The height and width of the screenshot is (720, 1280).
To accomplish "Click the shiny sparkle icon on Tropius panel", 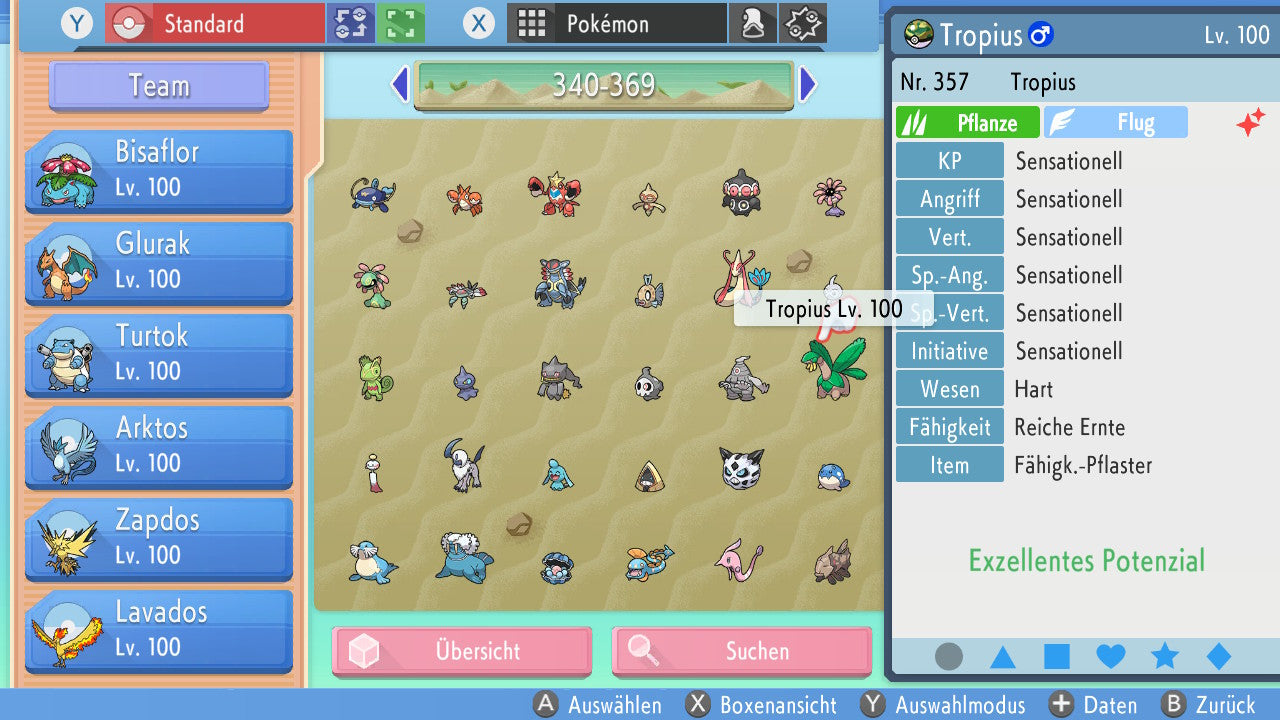I will [x=1251, y=122].
